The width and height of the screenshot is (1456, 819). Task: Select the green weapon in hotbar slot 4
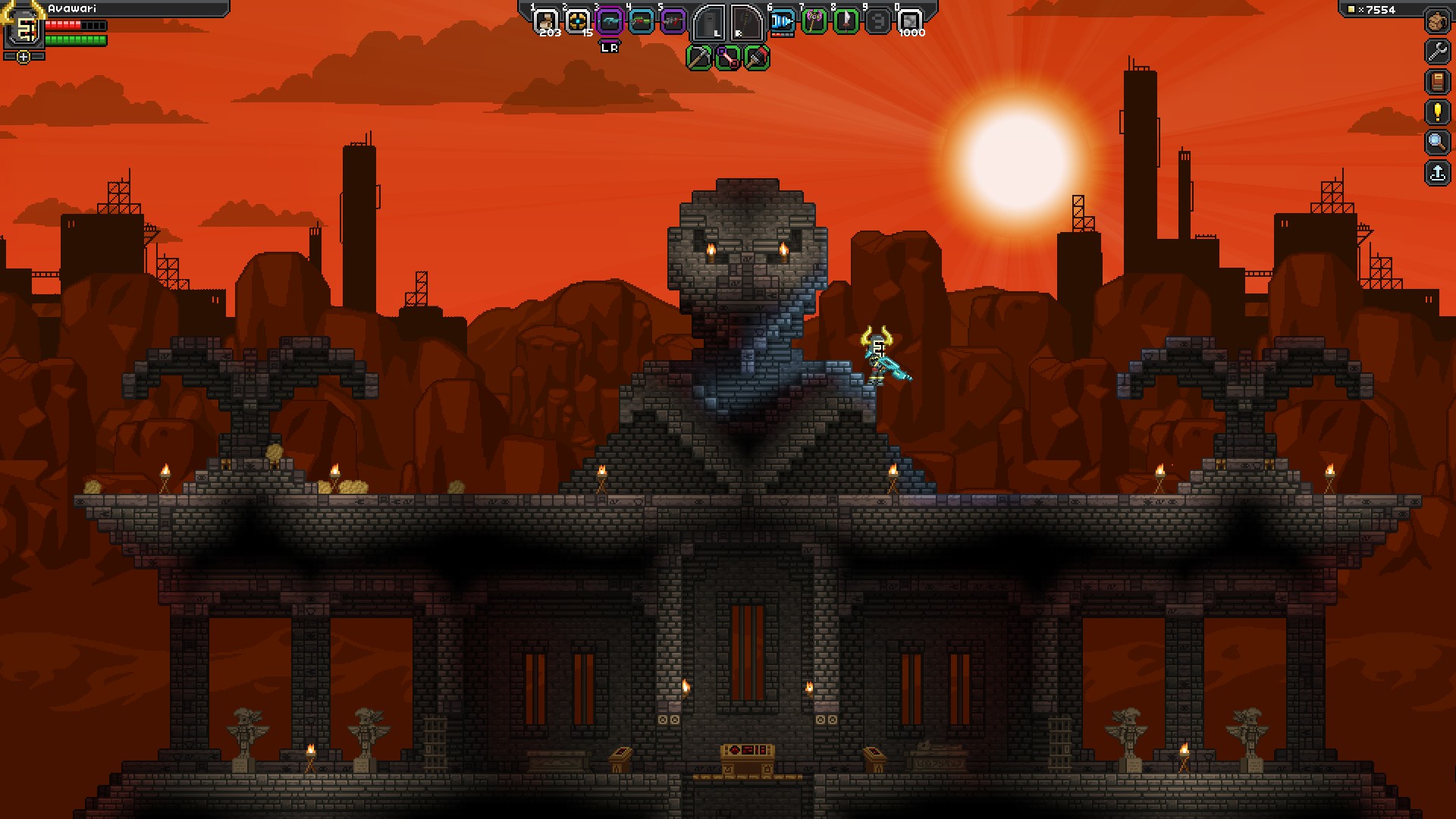[640, 20]
